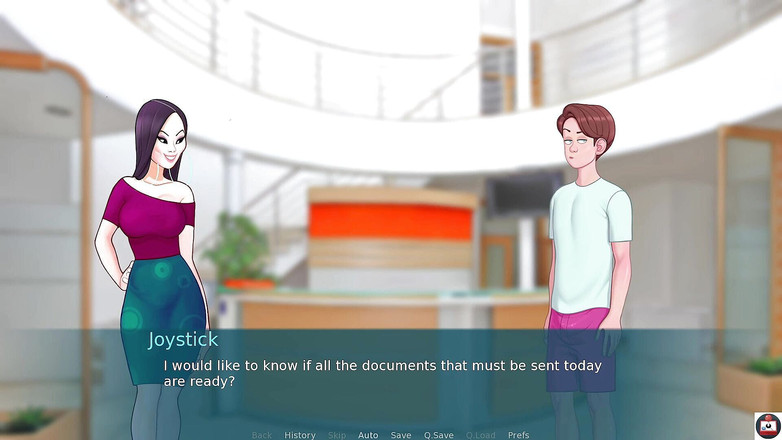782x440 pixels.
Task: Click the Skip dialogue option
Action: tap(337, 435)
